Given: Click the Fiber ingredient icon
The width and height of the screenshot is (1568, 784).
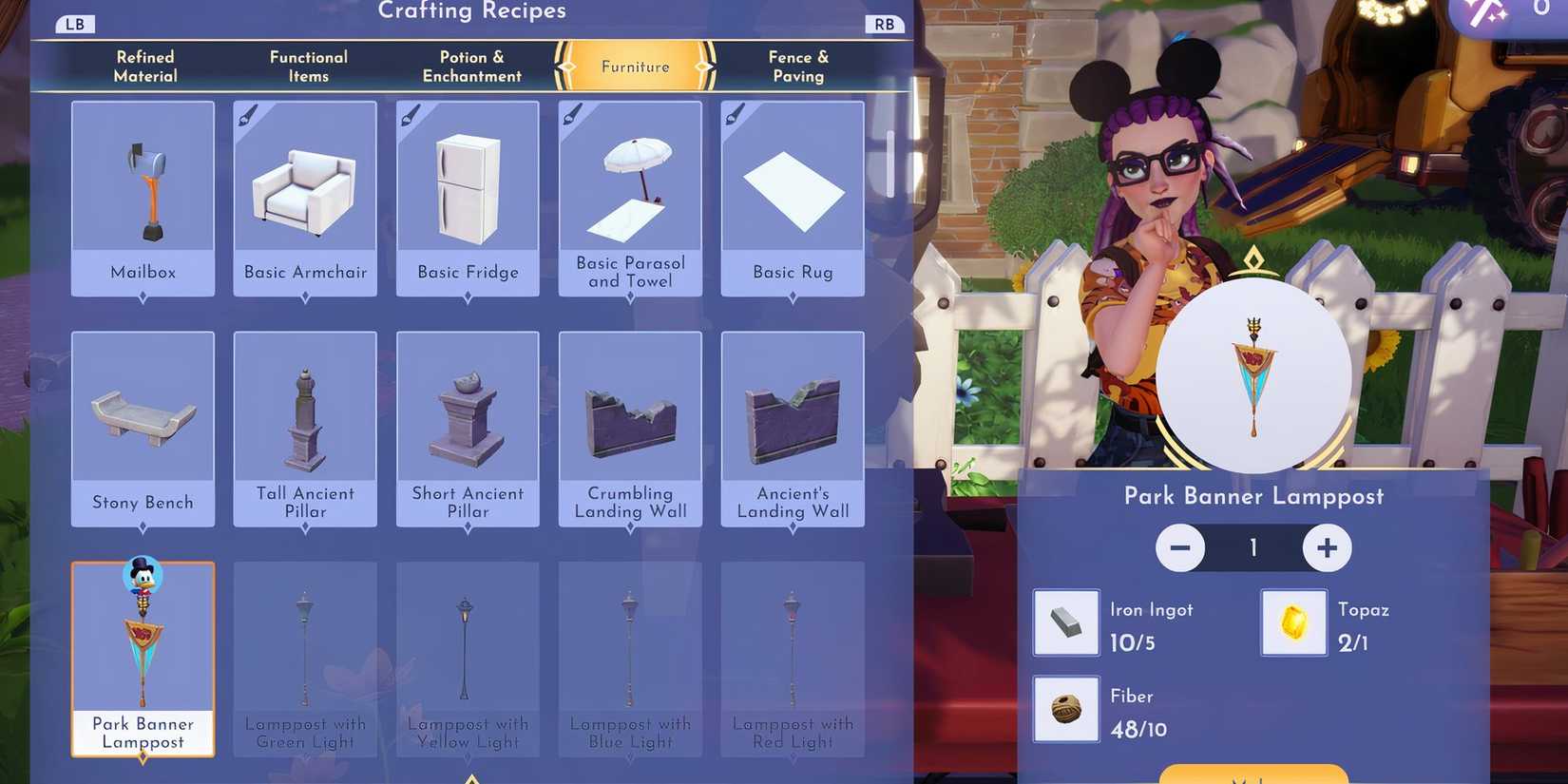Looking at the screenshot, I should [1065, 709].
